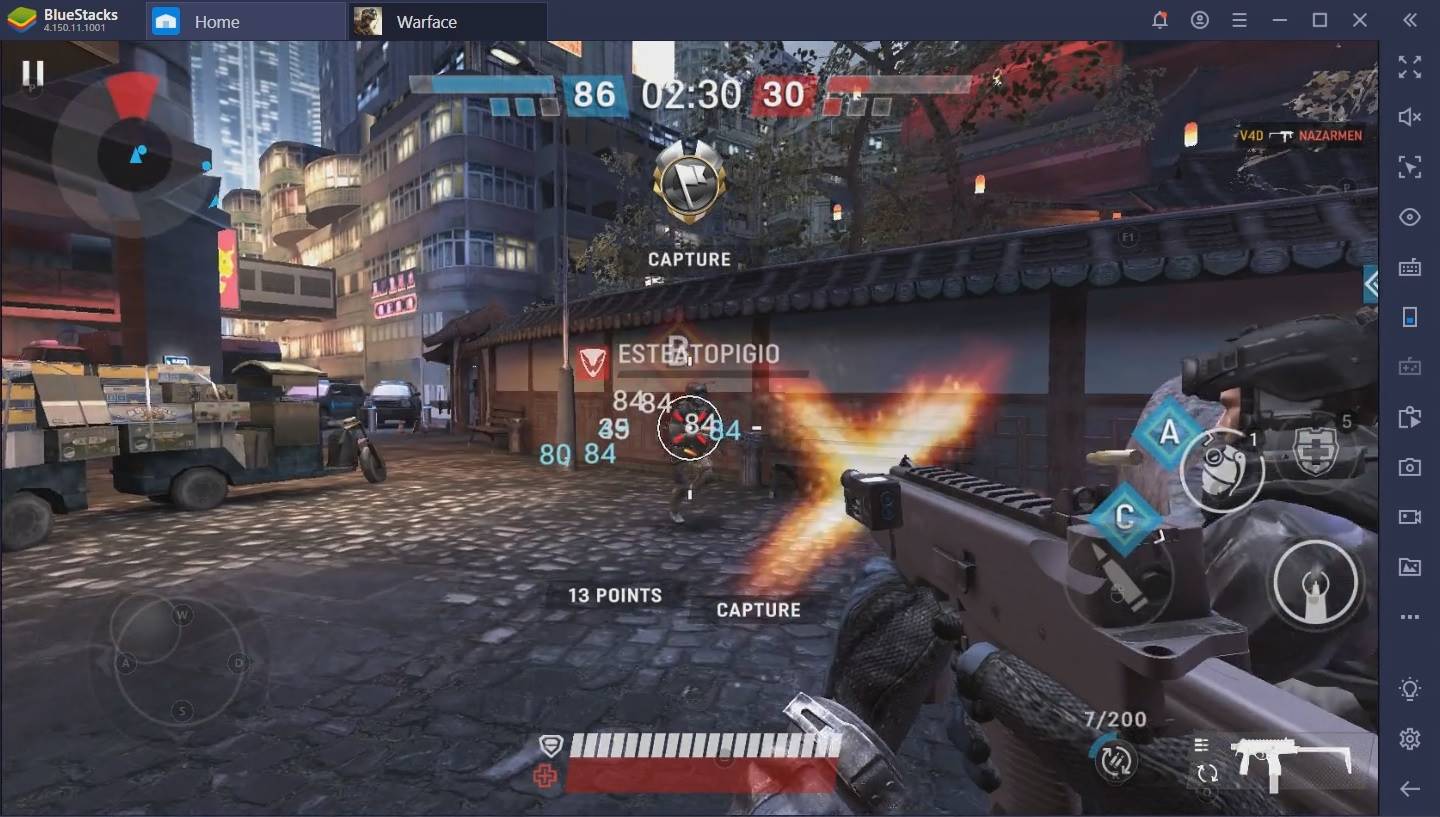Screen dimensions: 1440x817
Task: Pause the match with the pause button
Action: (x=33, y=73)
